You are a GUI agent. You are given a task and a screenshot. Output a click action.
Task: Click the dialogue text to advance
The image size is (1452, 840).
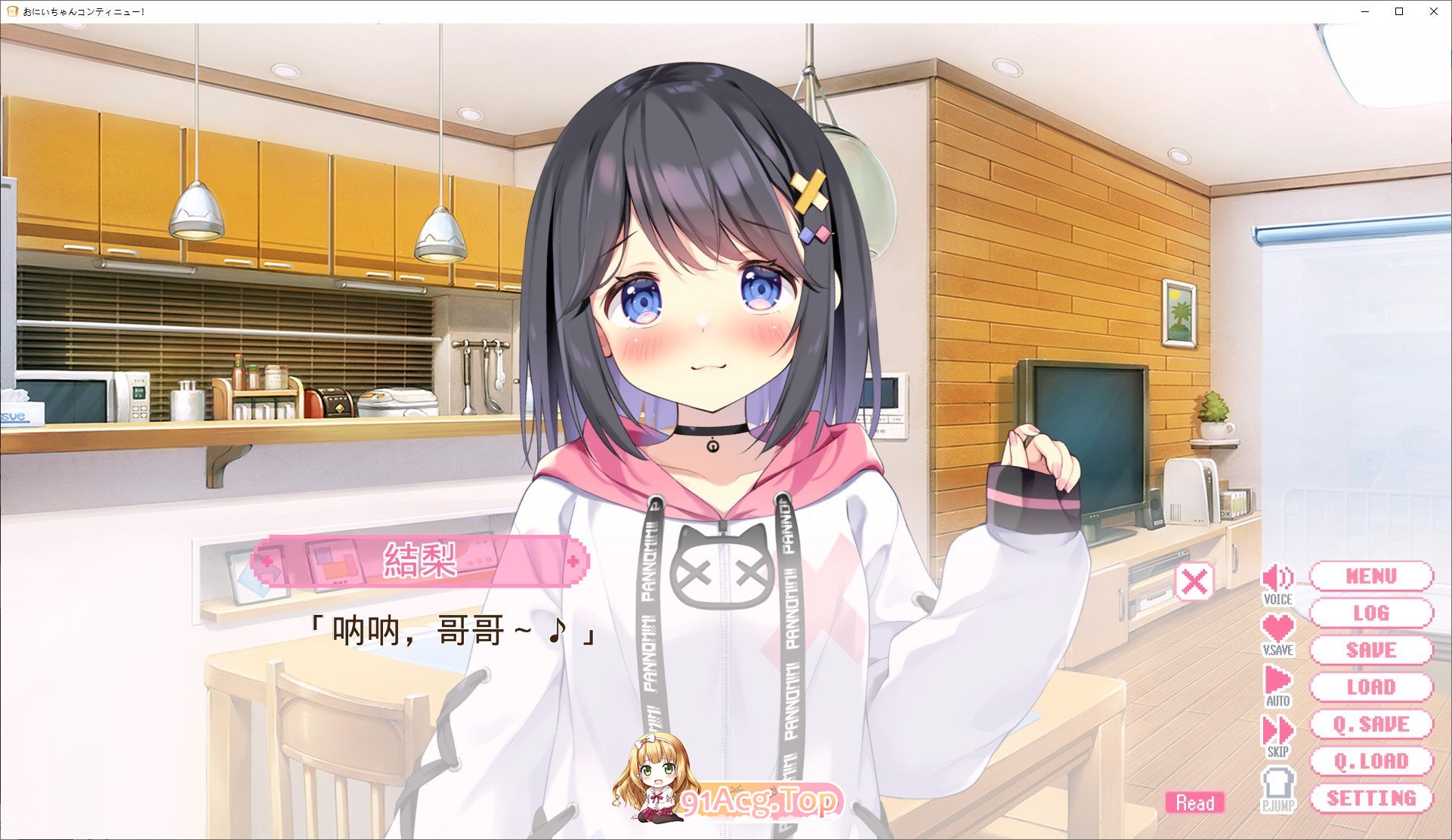pos(452,631)
